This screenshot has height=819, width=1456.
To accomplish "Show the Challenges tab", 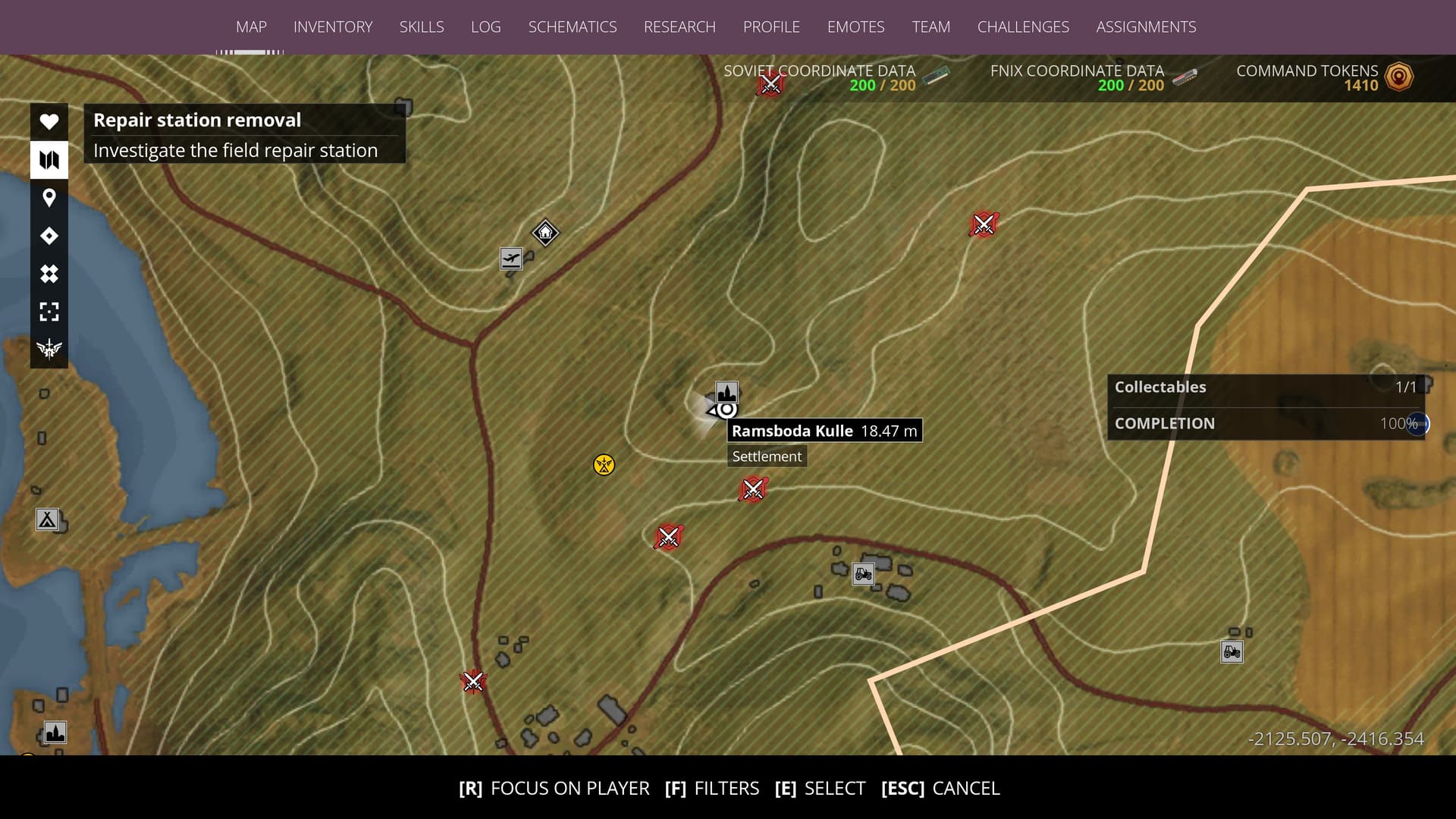I will [1023, 27].
